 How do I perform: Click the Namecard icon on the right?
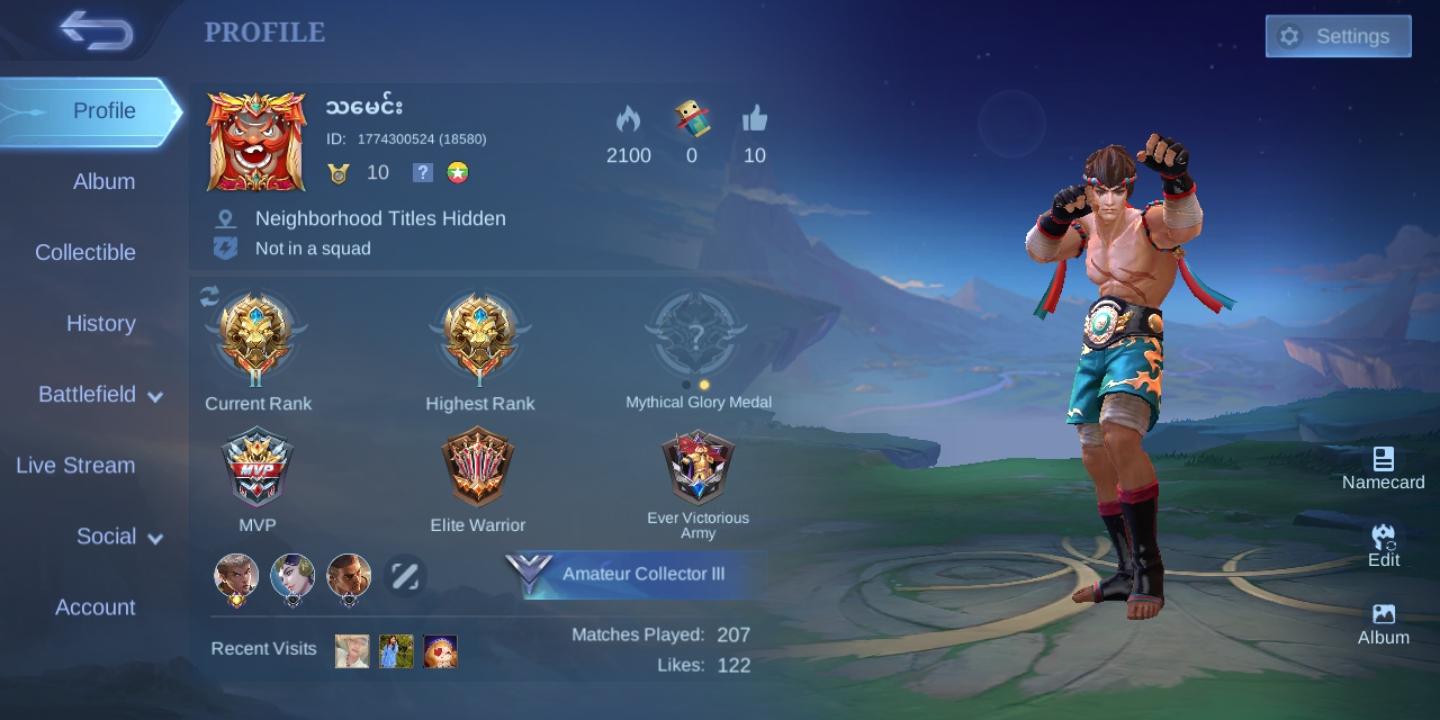[1385, 463]
